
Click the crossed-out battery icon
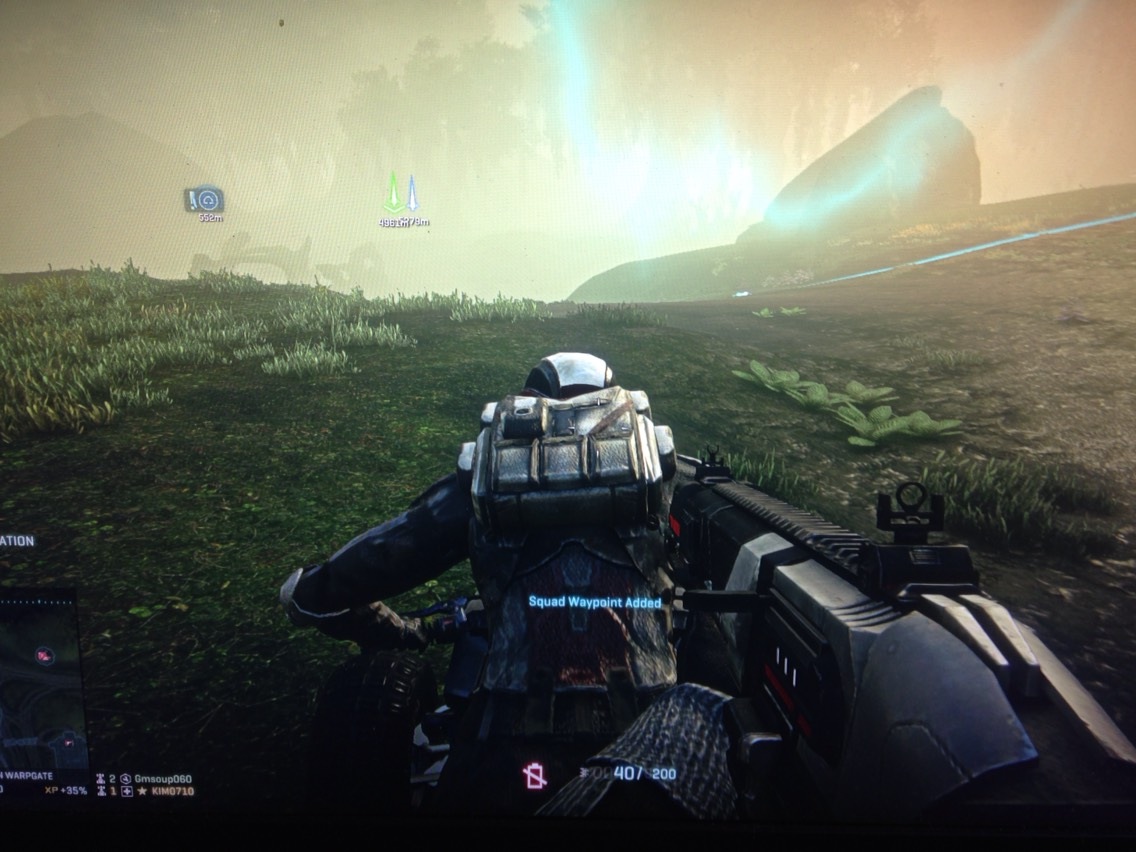535,776
